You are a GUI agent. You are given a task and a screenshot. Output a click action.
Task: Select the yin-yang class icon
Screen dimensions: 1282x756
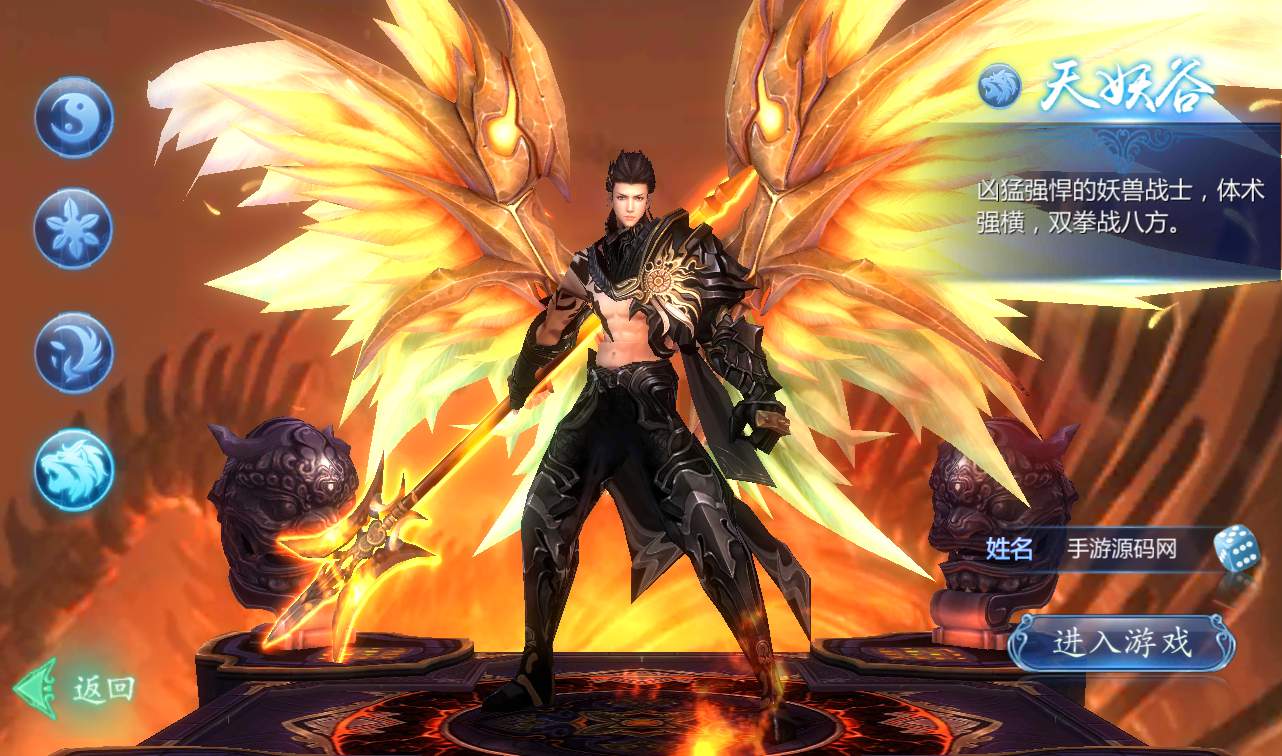pos(74,118)
